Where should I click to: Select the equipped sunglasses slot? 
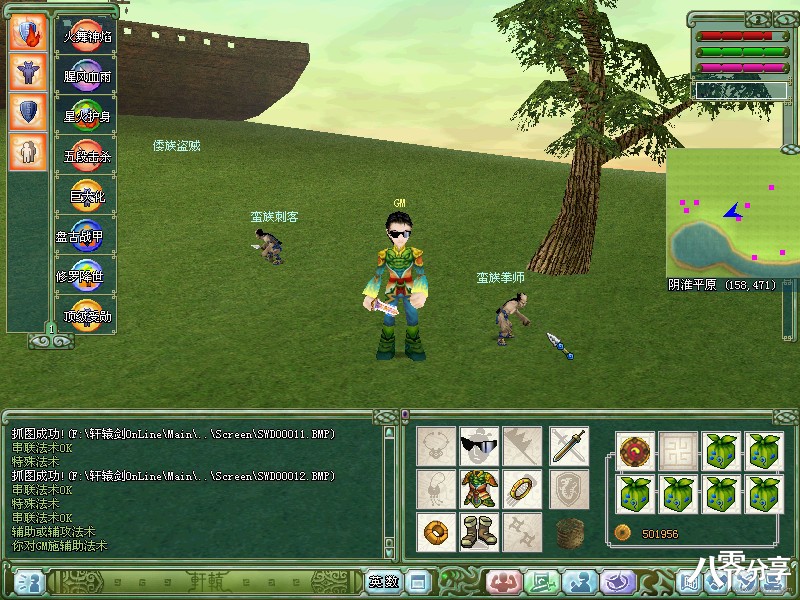point(479,445)
